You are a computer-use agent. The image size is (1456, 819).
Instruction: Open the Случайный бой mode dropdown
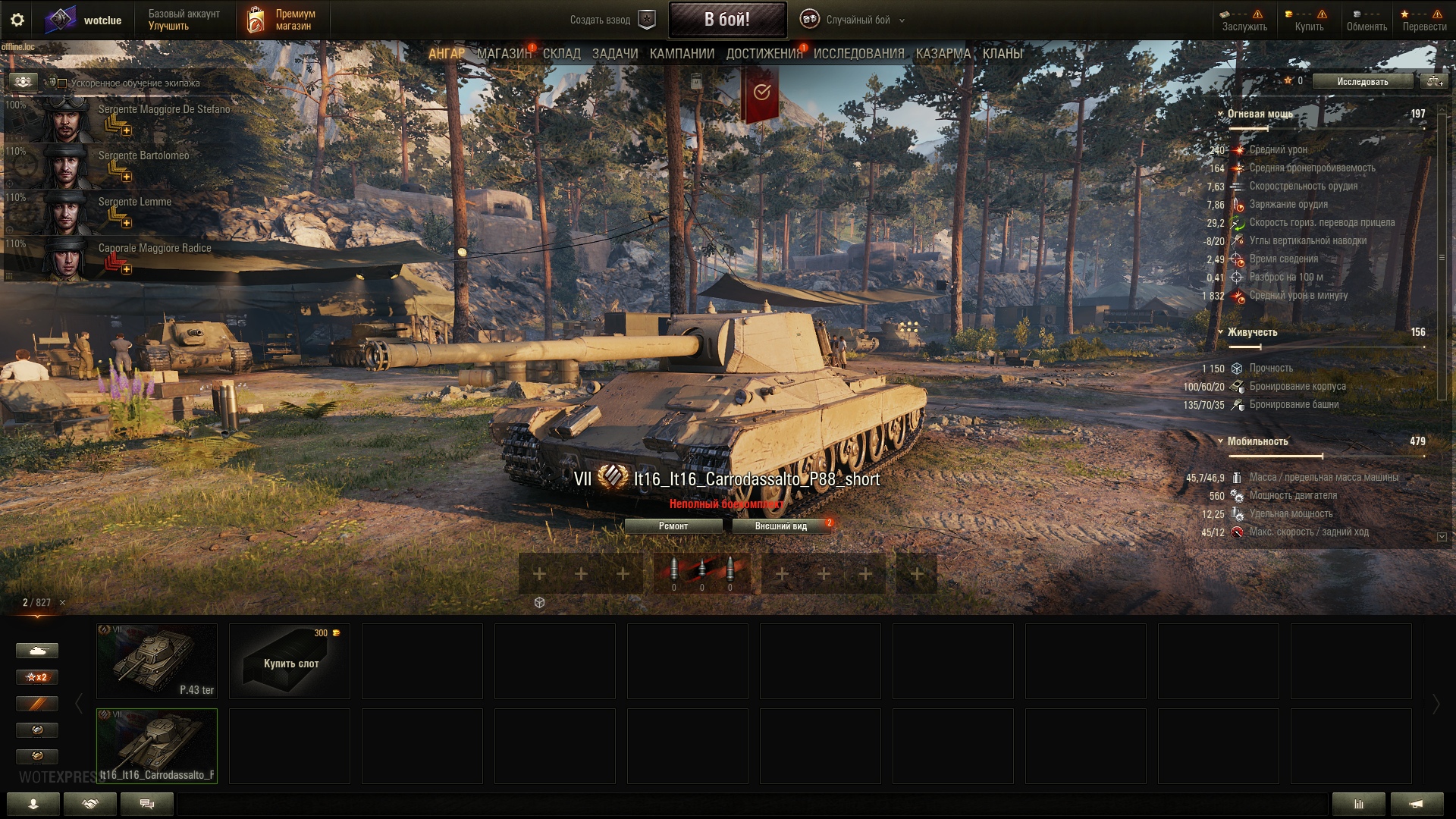coord(853,20)
